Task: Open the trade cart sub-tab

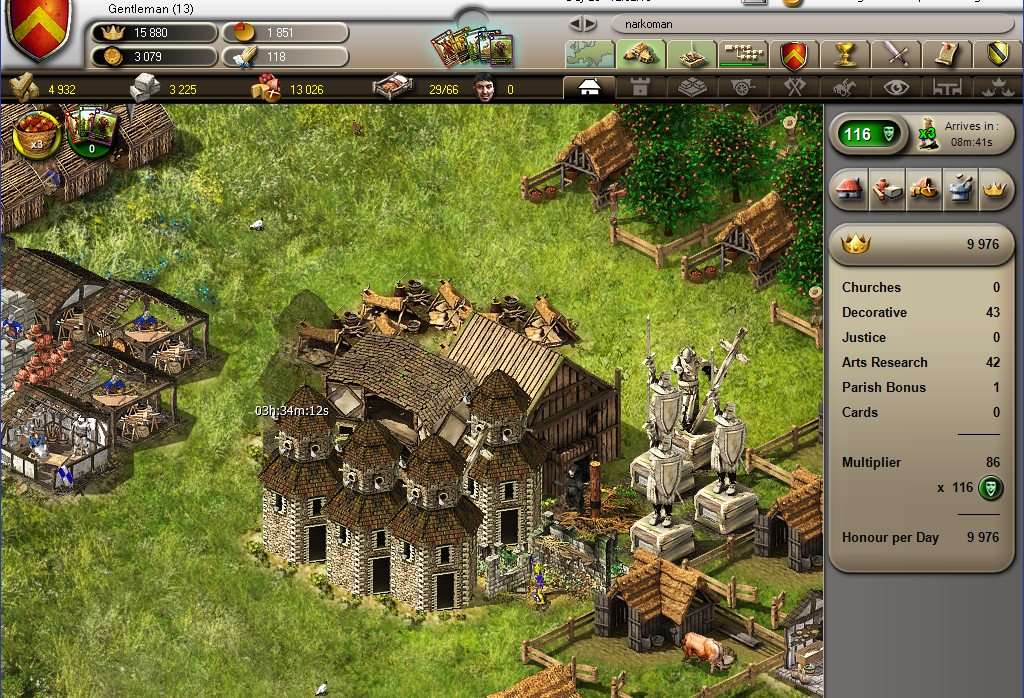Action: pos(743,87)
